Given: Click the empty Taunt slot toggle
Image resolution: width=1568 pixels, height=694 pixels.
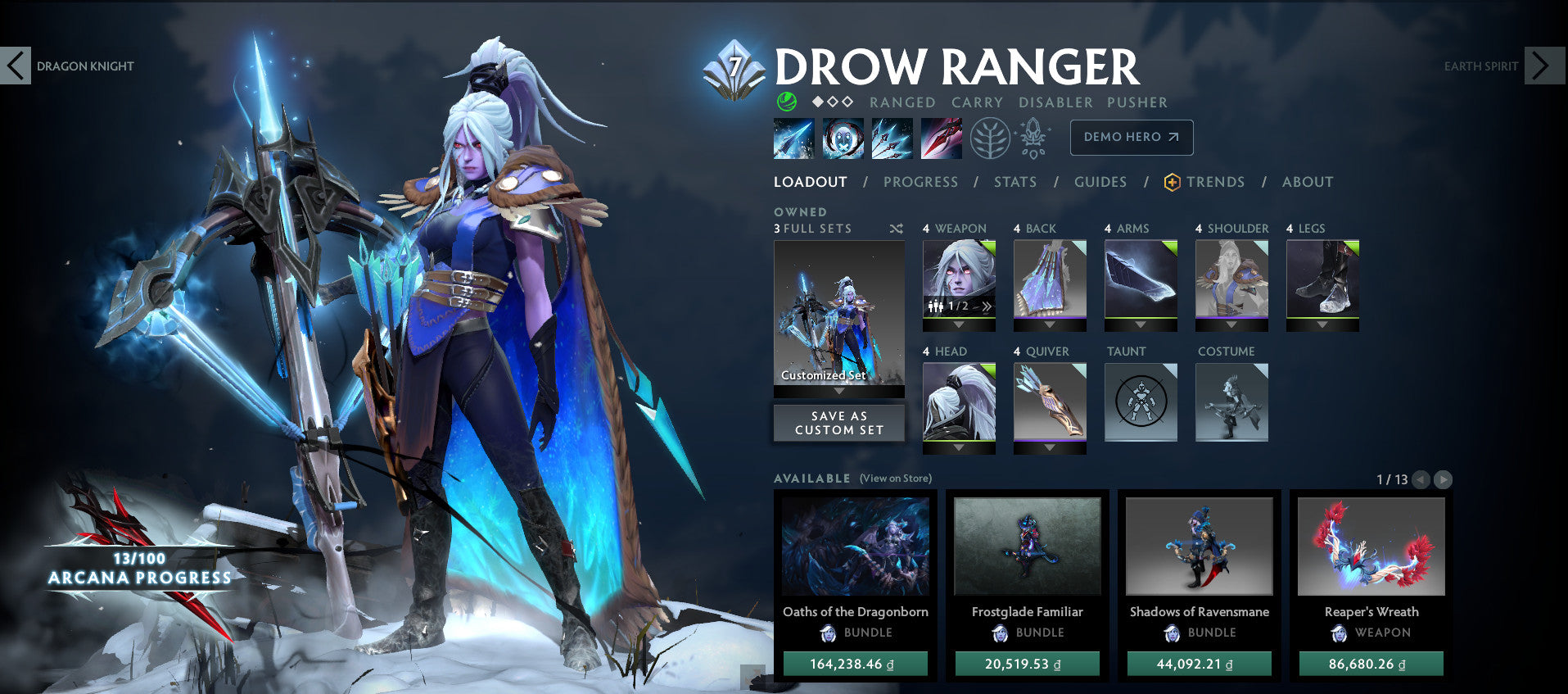Looking at the screenshot, I should tap(1140, 401).
